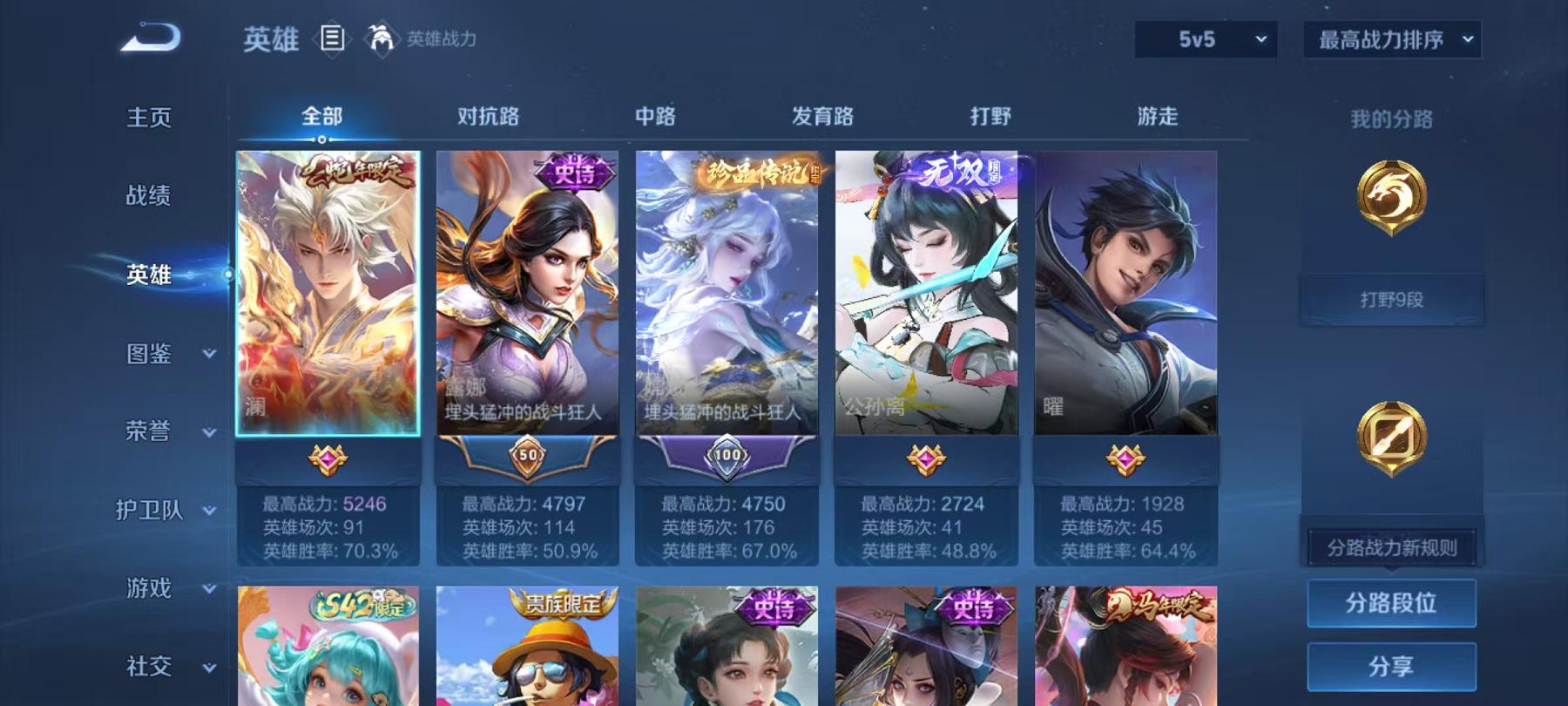The width and height of the screenshot is (1568, 706).
Task: Open the hero list icon beside 英雄 title
Action: (334, 37)
